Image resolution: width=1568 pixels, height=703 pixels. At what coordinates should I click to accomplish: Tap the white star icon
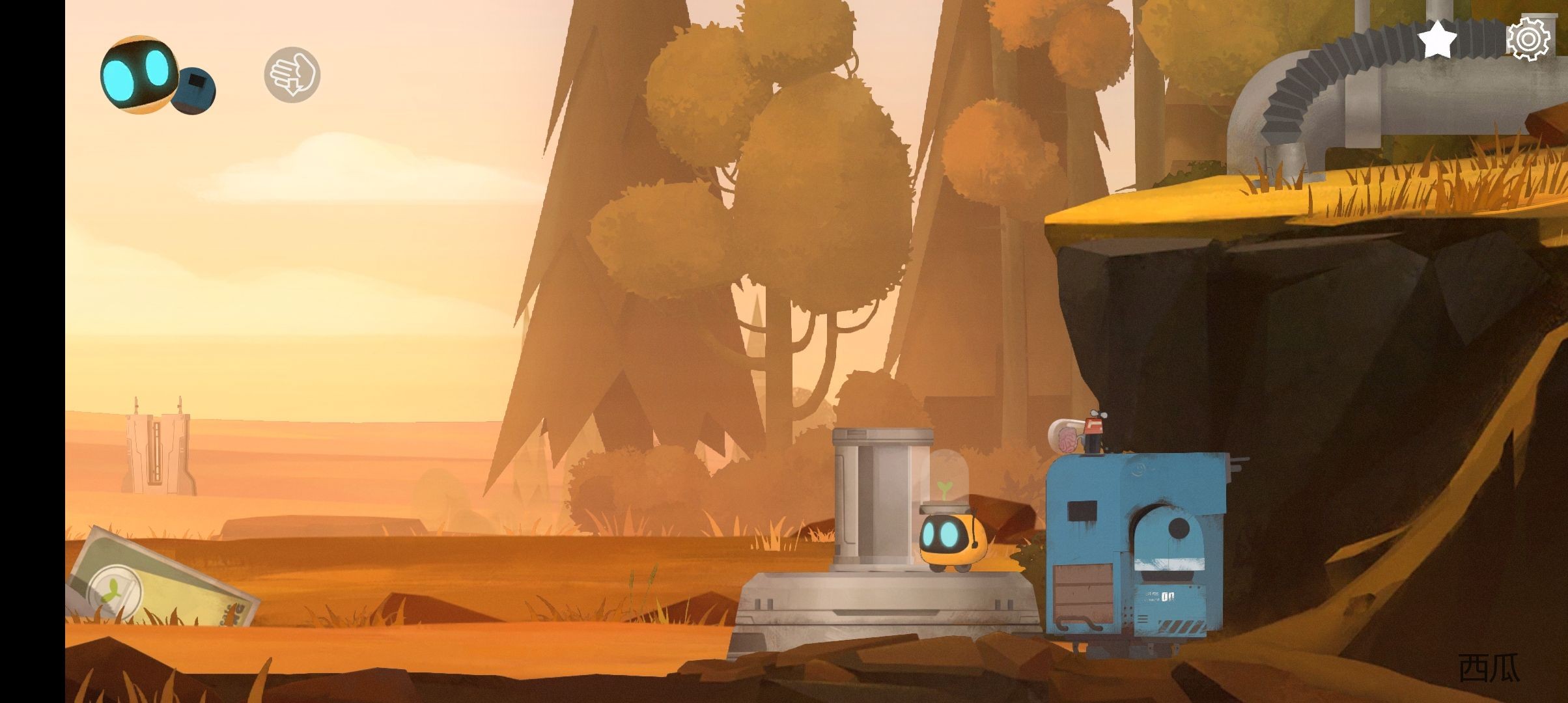pos(1437,39)
